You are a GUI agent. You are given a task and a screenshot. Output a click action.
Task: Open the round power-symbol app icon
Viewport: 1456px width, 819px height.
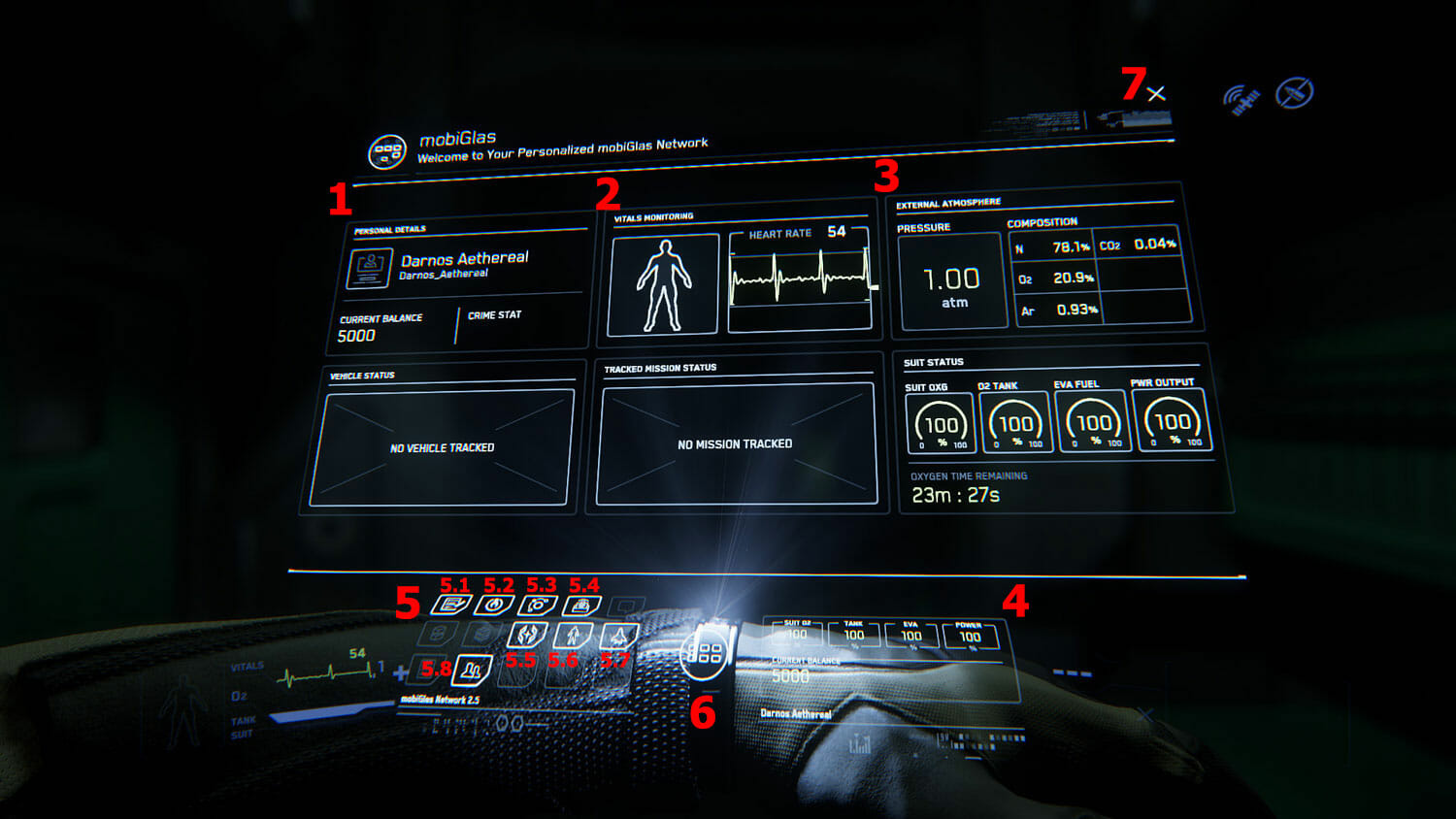pyautogui.click(x=493, y=606)
